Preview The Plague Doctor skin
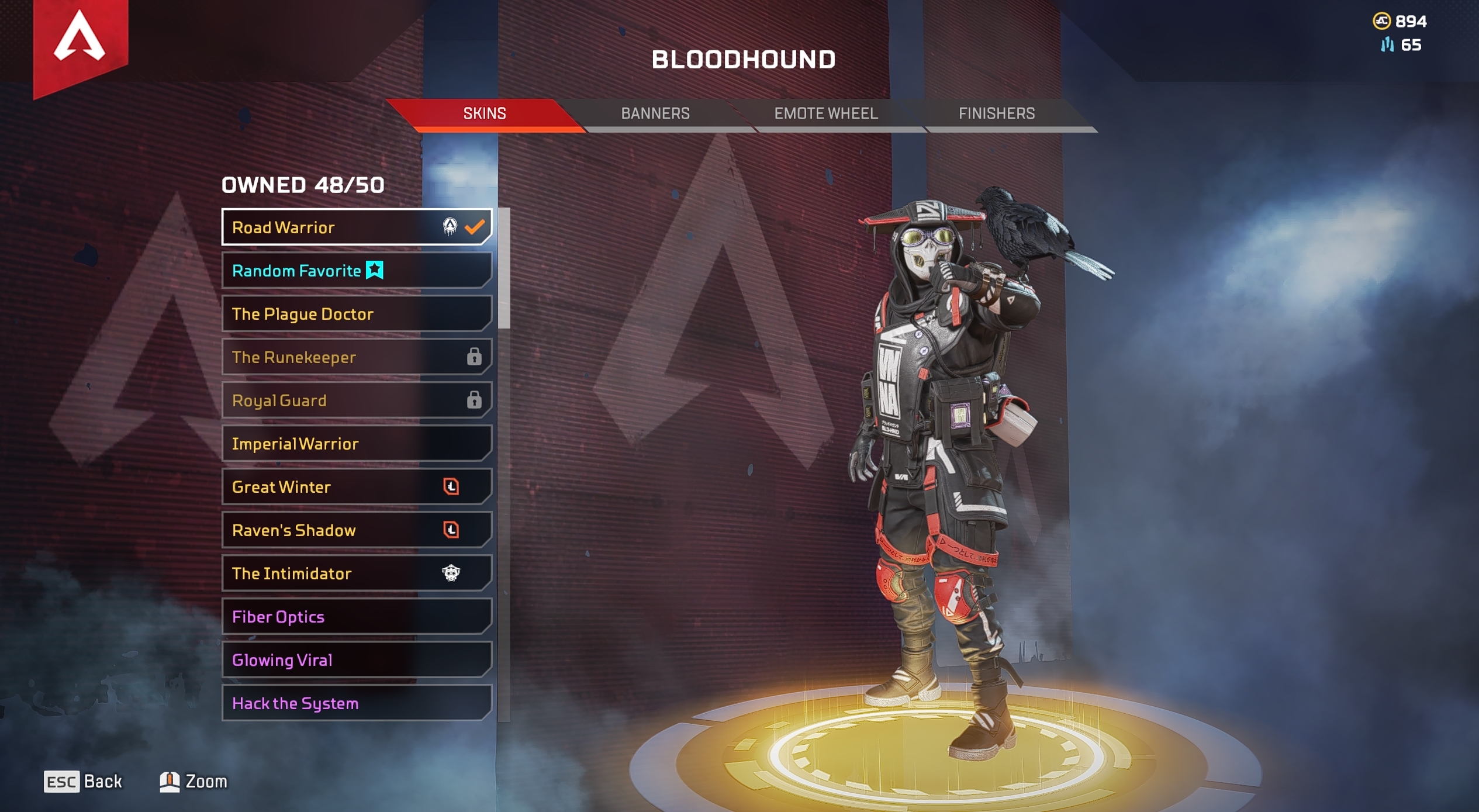Image resolution: width=1479 pixels, height=812 pixels. (356, 313)
